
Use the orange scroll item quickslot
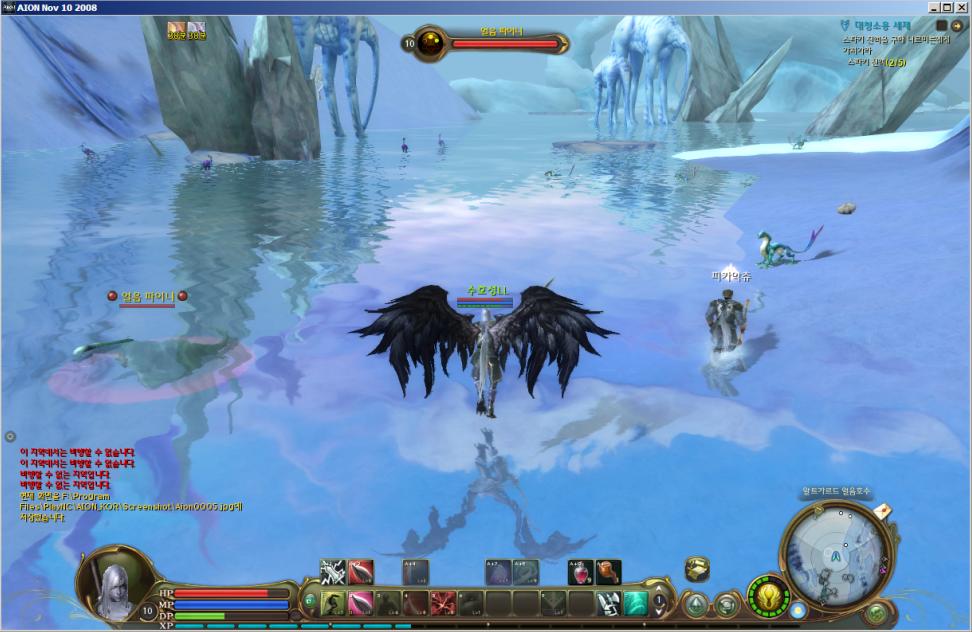coord(607,572)
